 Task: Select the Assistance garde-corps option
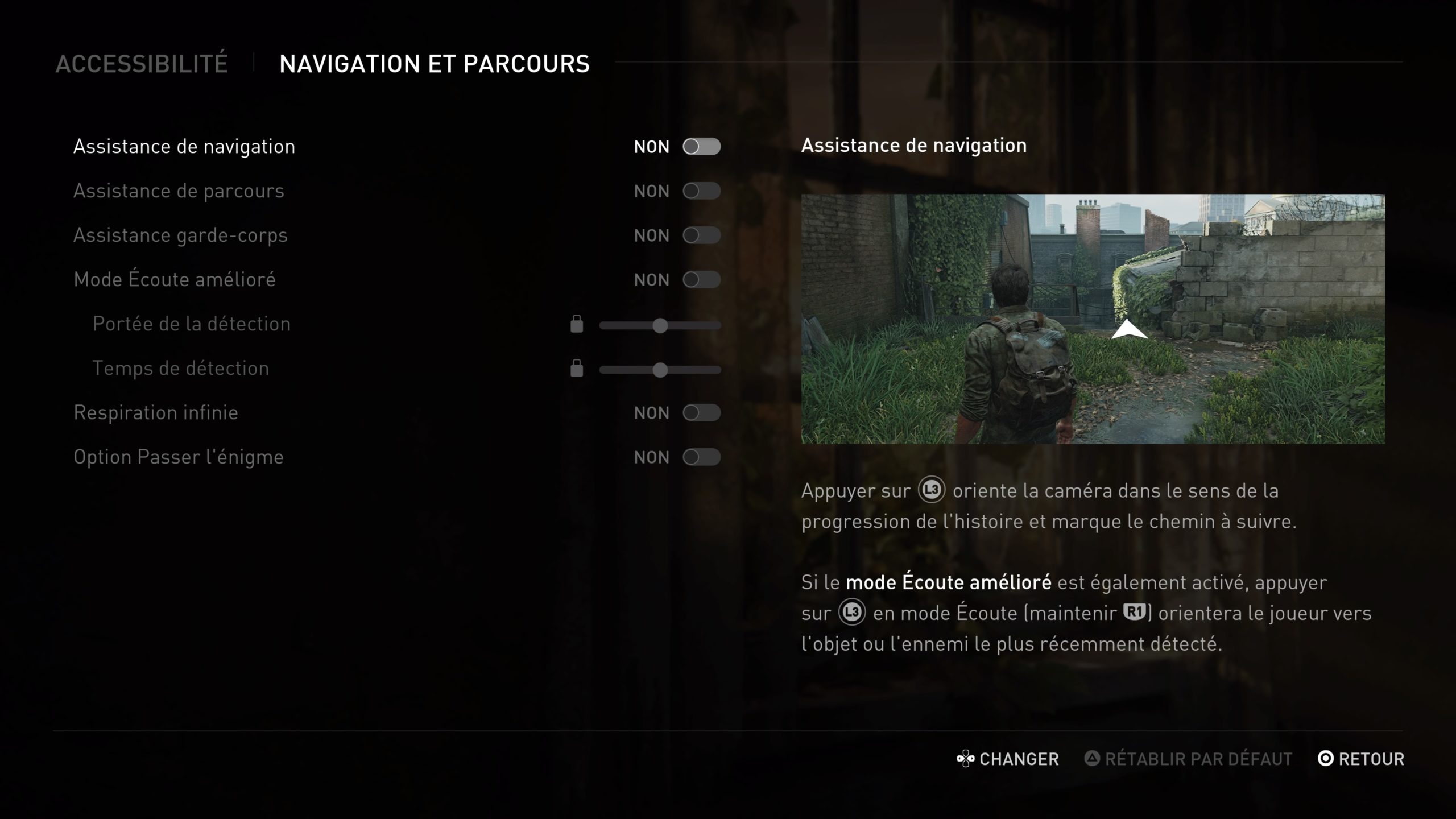(x=180, y=235)
